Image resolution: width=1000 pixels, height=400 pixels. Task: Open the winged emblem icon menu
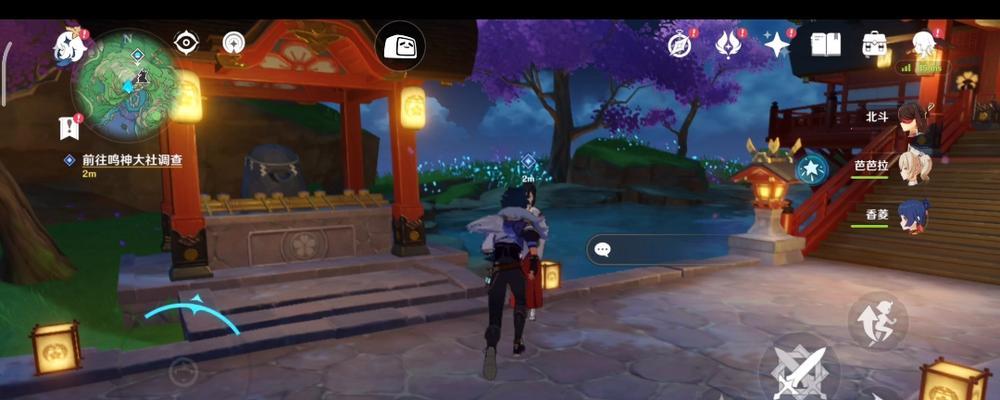tap(729, 44)
